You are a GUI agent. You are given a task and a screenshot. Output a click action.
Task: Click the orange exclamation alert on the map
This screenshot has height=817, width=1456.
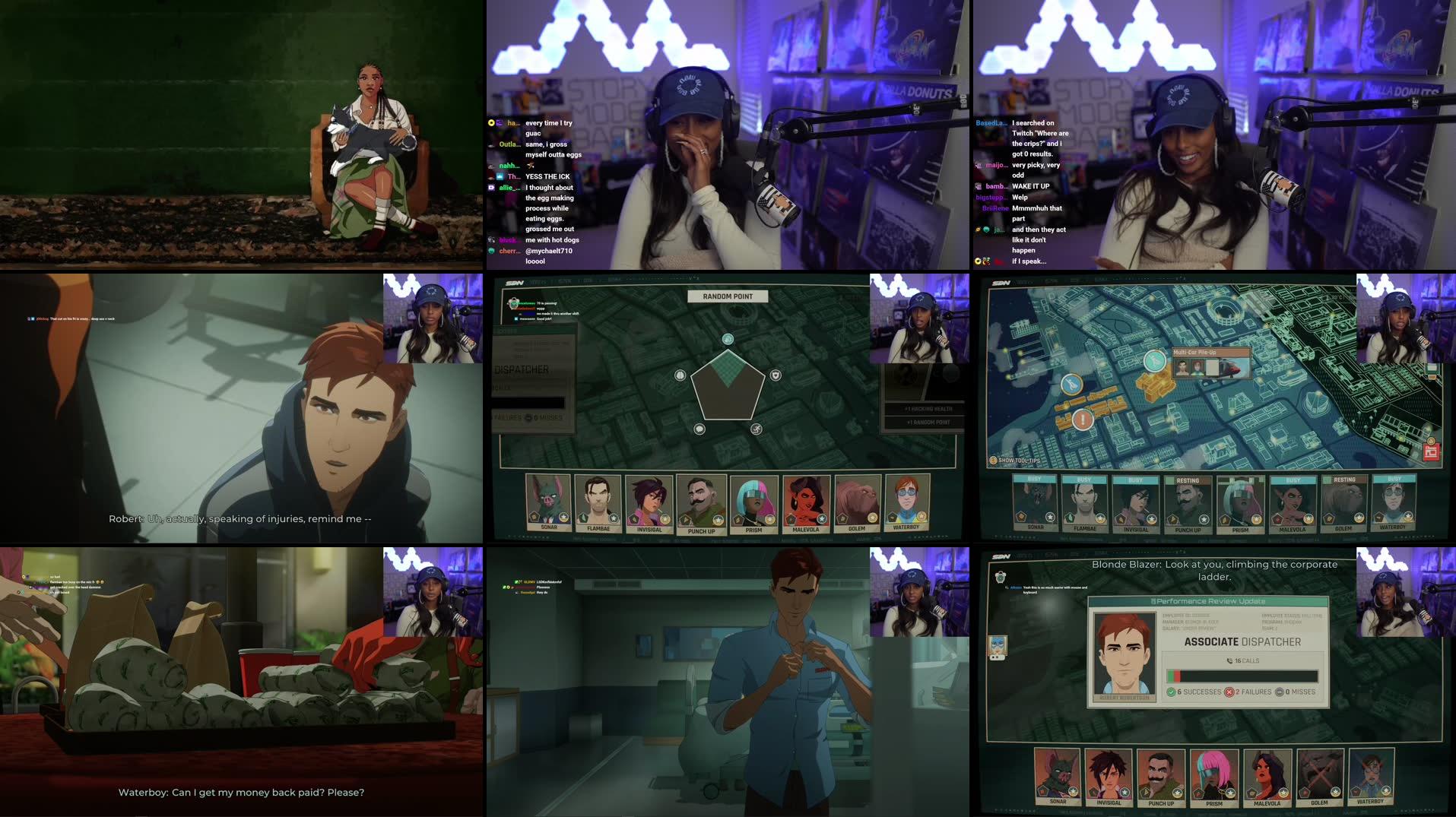click(x=1082, y=420)
